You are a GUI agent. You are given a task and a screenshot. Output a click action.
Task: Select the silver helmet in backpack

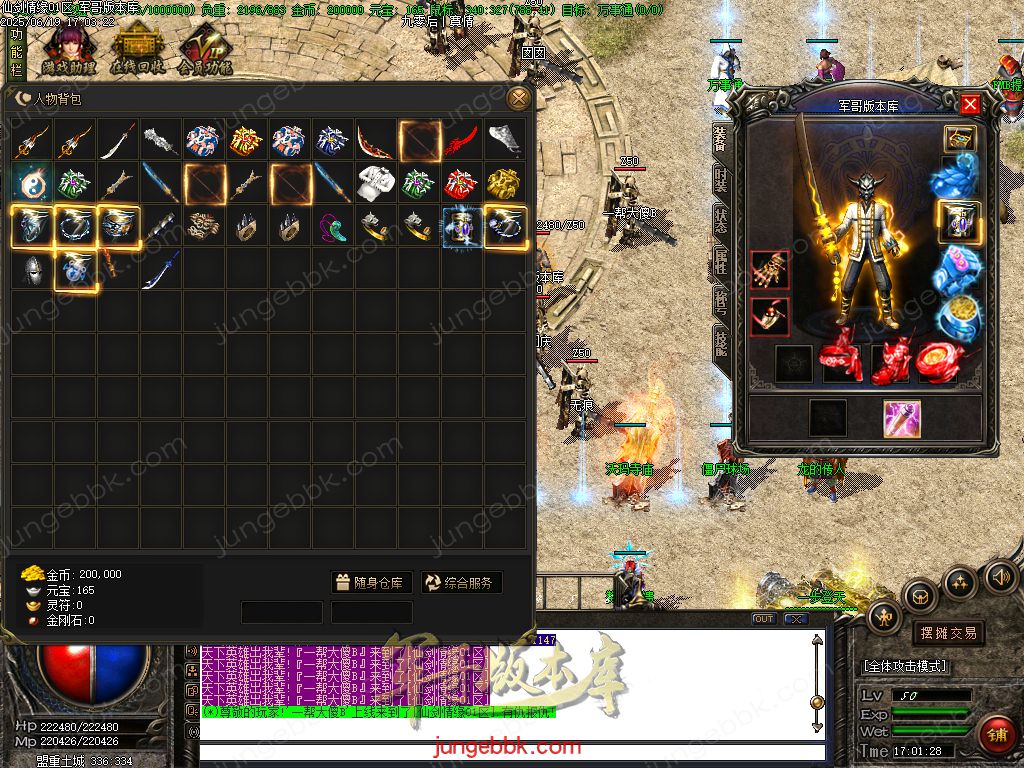tap(32, 270)
